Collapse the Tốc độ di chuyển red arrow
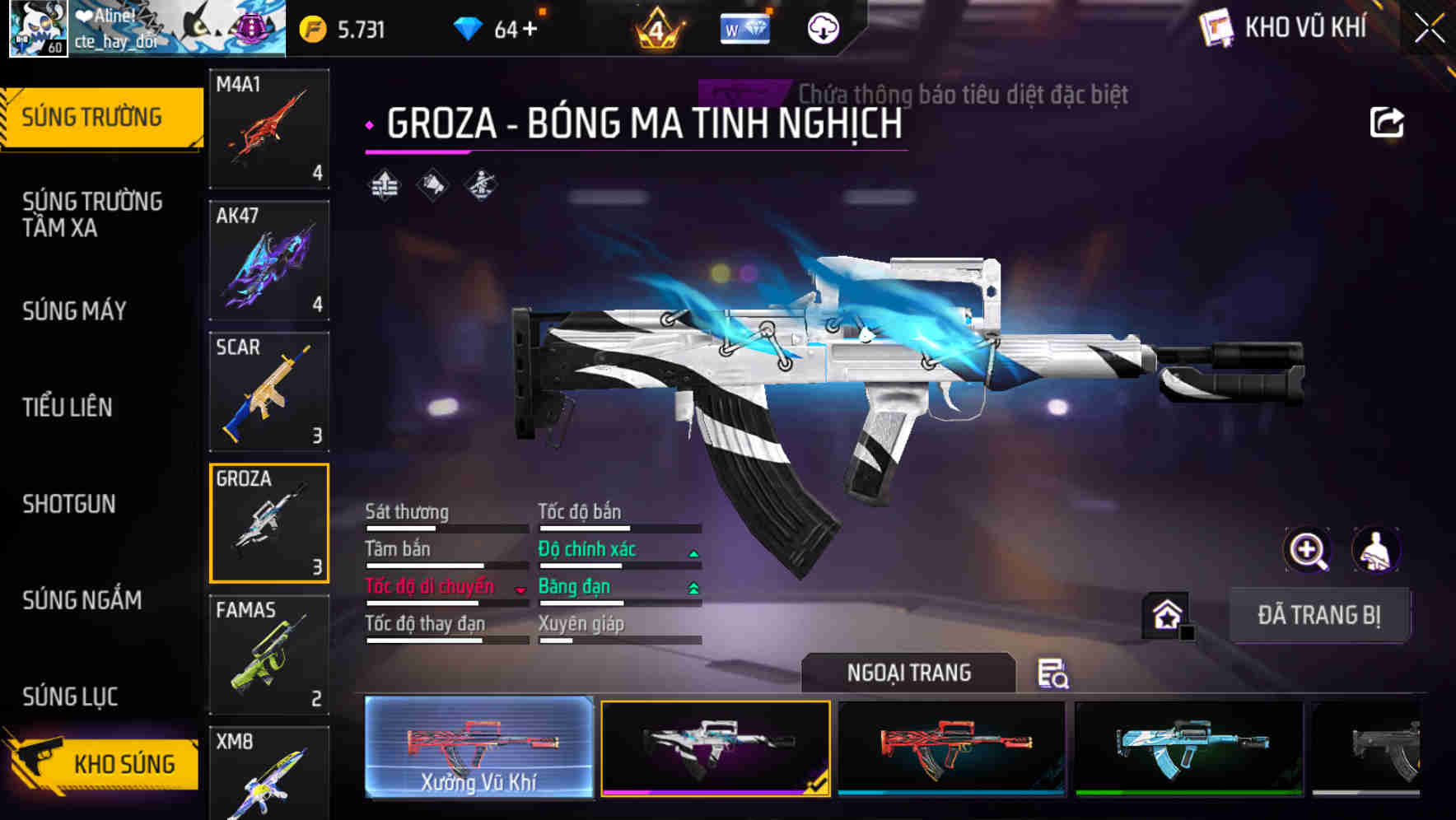Screen dimensions: 1456x820 [520, 589]
